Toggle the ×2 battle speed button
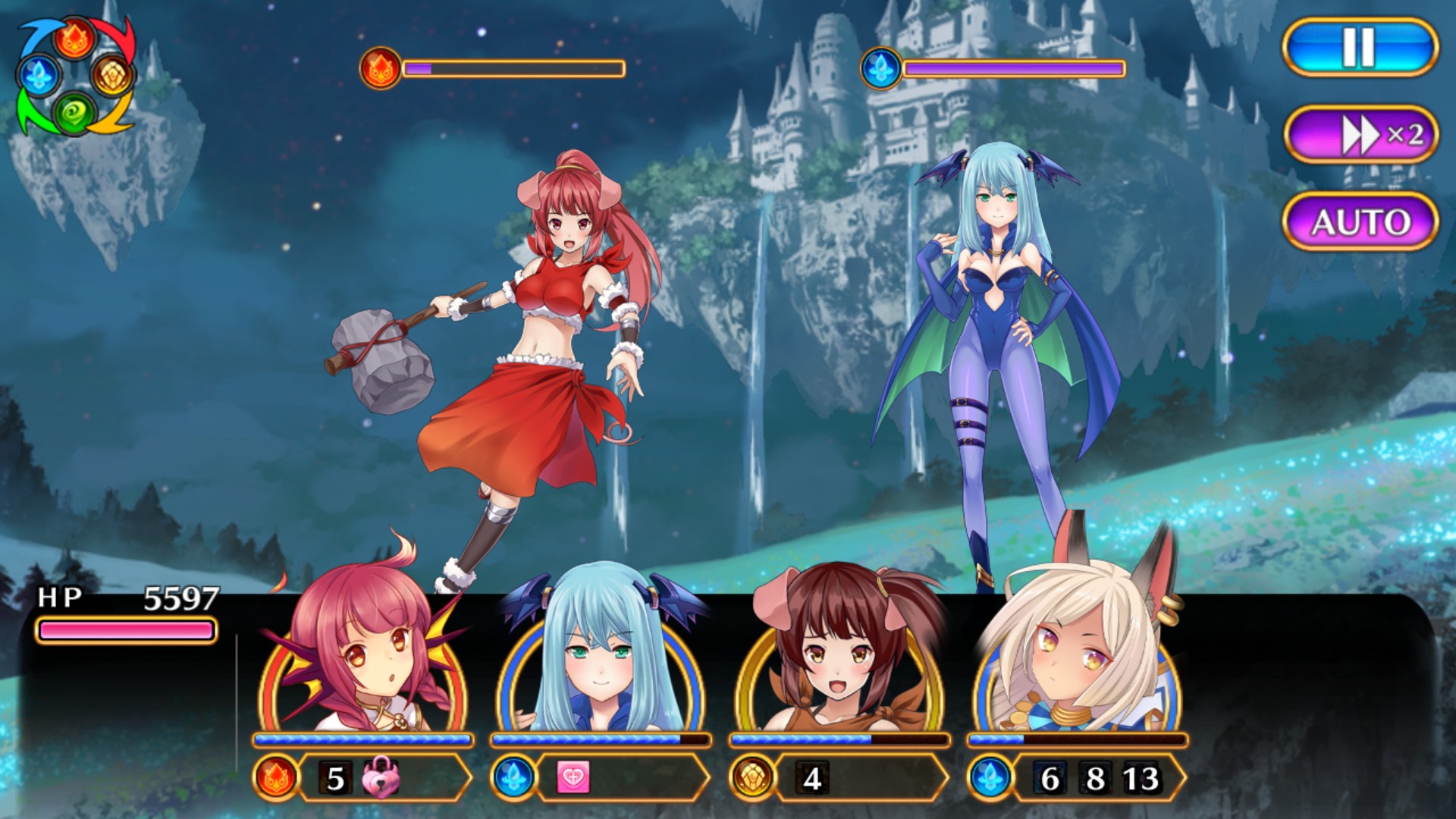 (x=1361, y=135)
